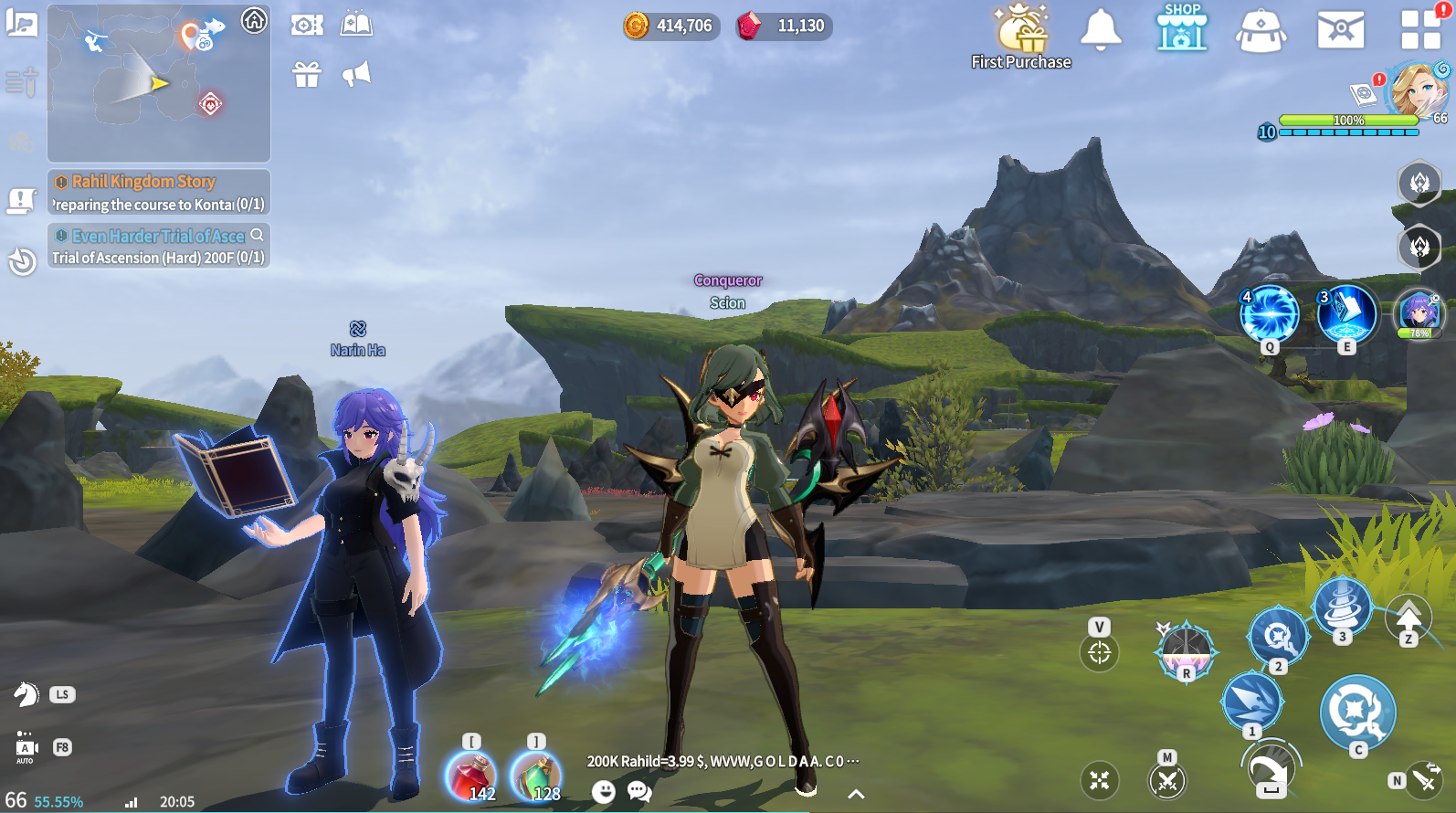Click the home button on the minimap

254,19
